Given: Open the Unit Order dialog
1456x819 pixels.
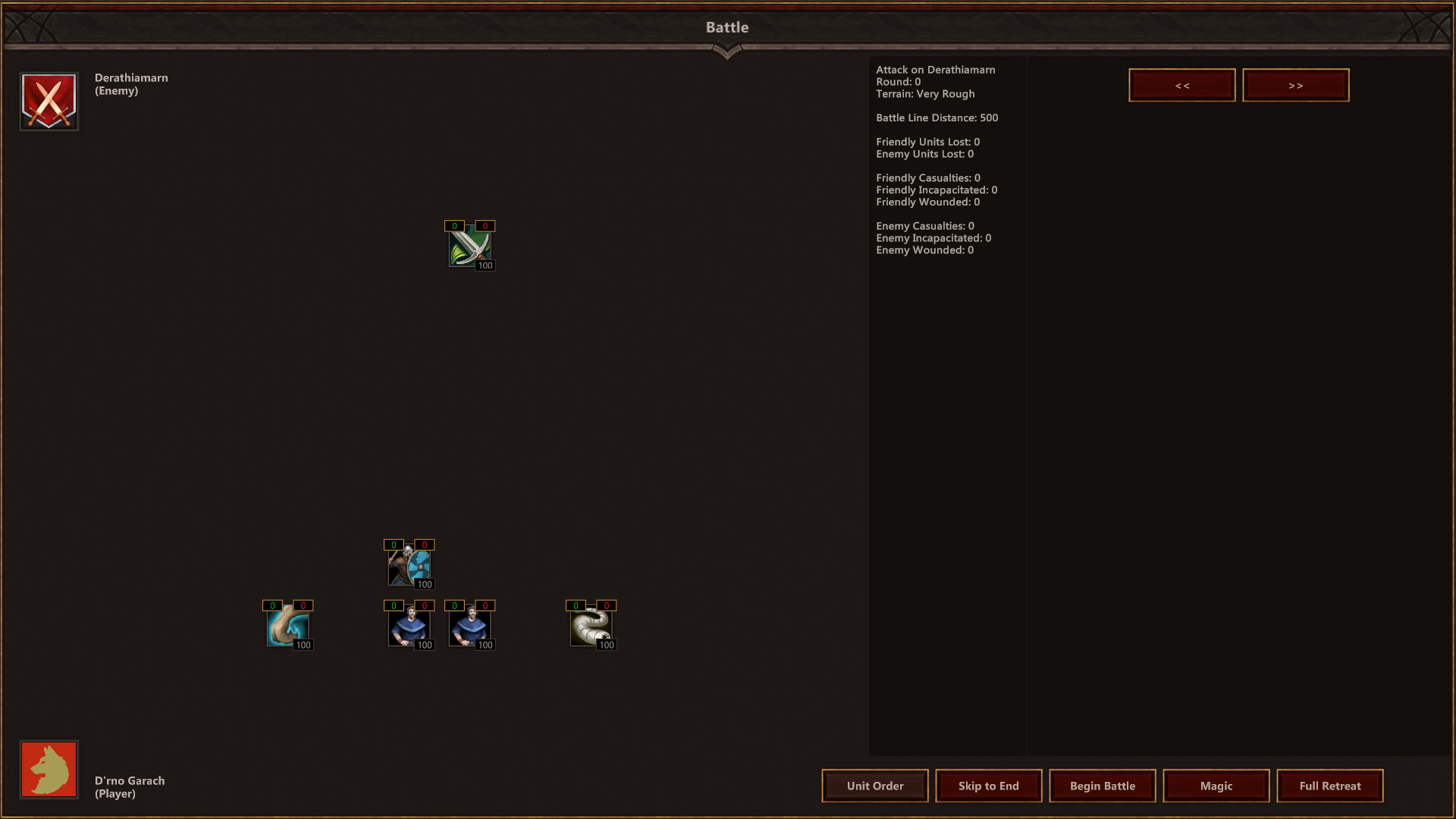Looking at the screenshot, I should [874, 786].
